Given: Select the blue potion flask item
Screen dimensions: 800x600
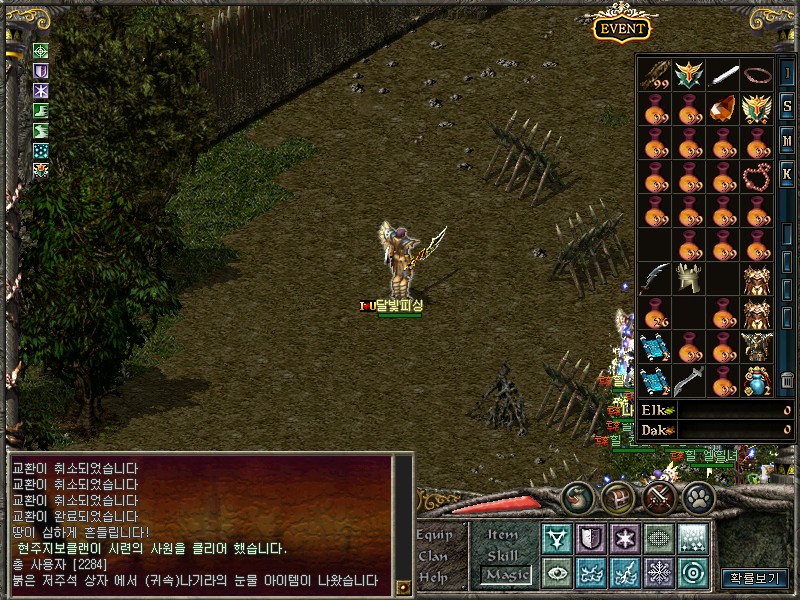Looking at the screenshot, I should (x=756, y=381).
